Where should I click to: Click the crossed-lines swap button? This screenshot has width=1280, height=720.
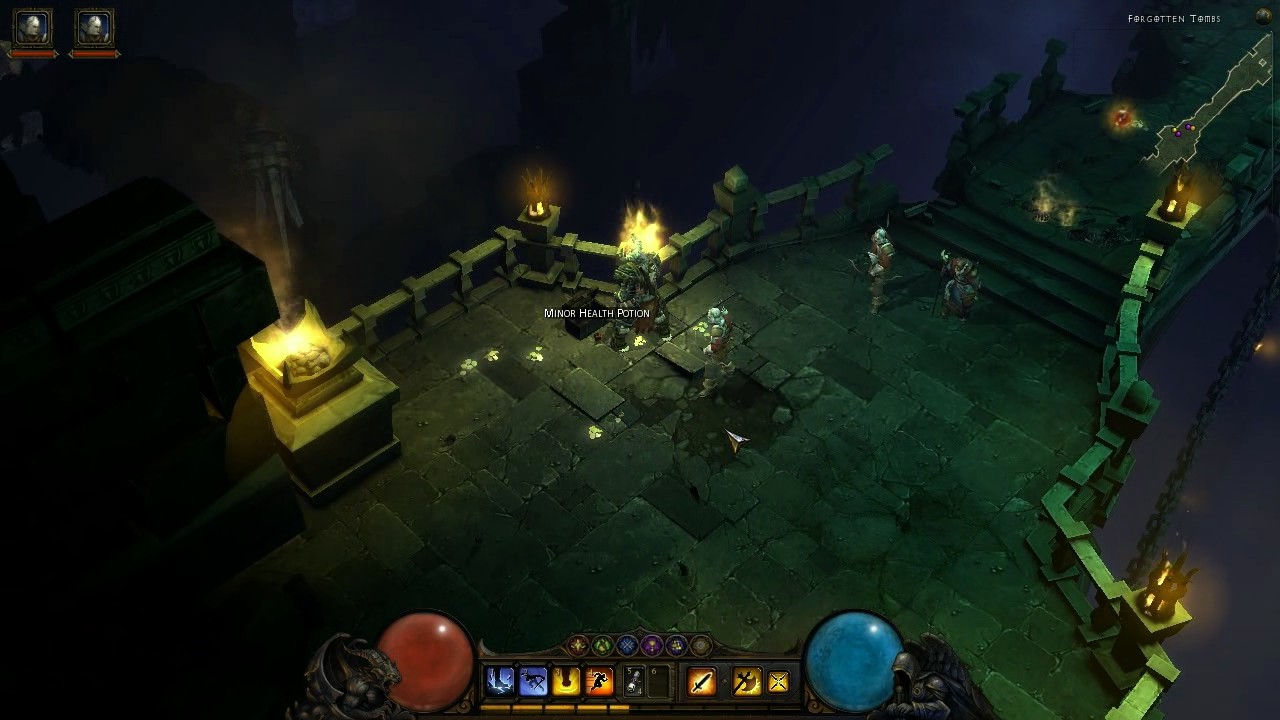778,682
